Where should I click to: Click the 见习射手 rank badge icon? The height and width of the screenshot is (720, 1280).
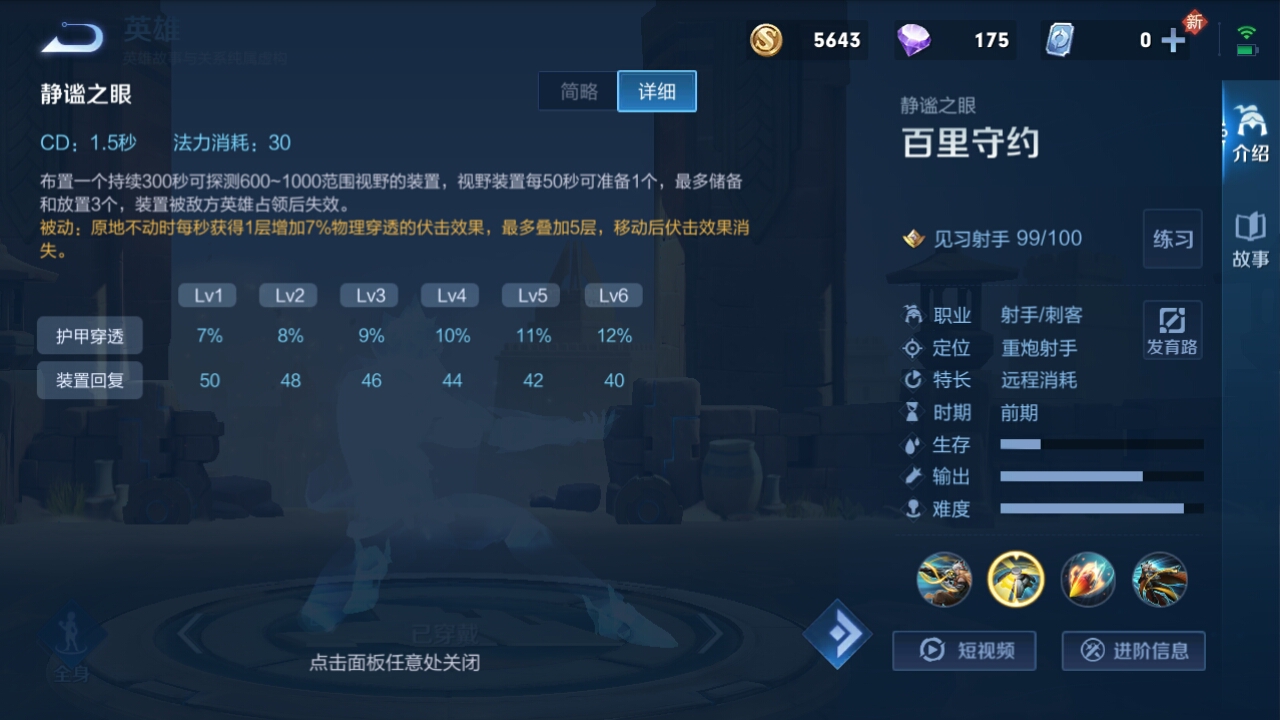[x=913, y=238]
